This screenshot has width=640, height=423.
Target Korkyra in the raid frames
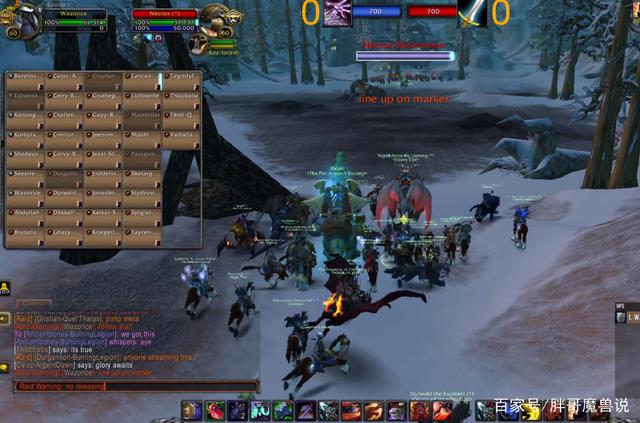pos(25,138)
